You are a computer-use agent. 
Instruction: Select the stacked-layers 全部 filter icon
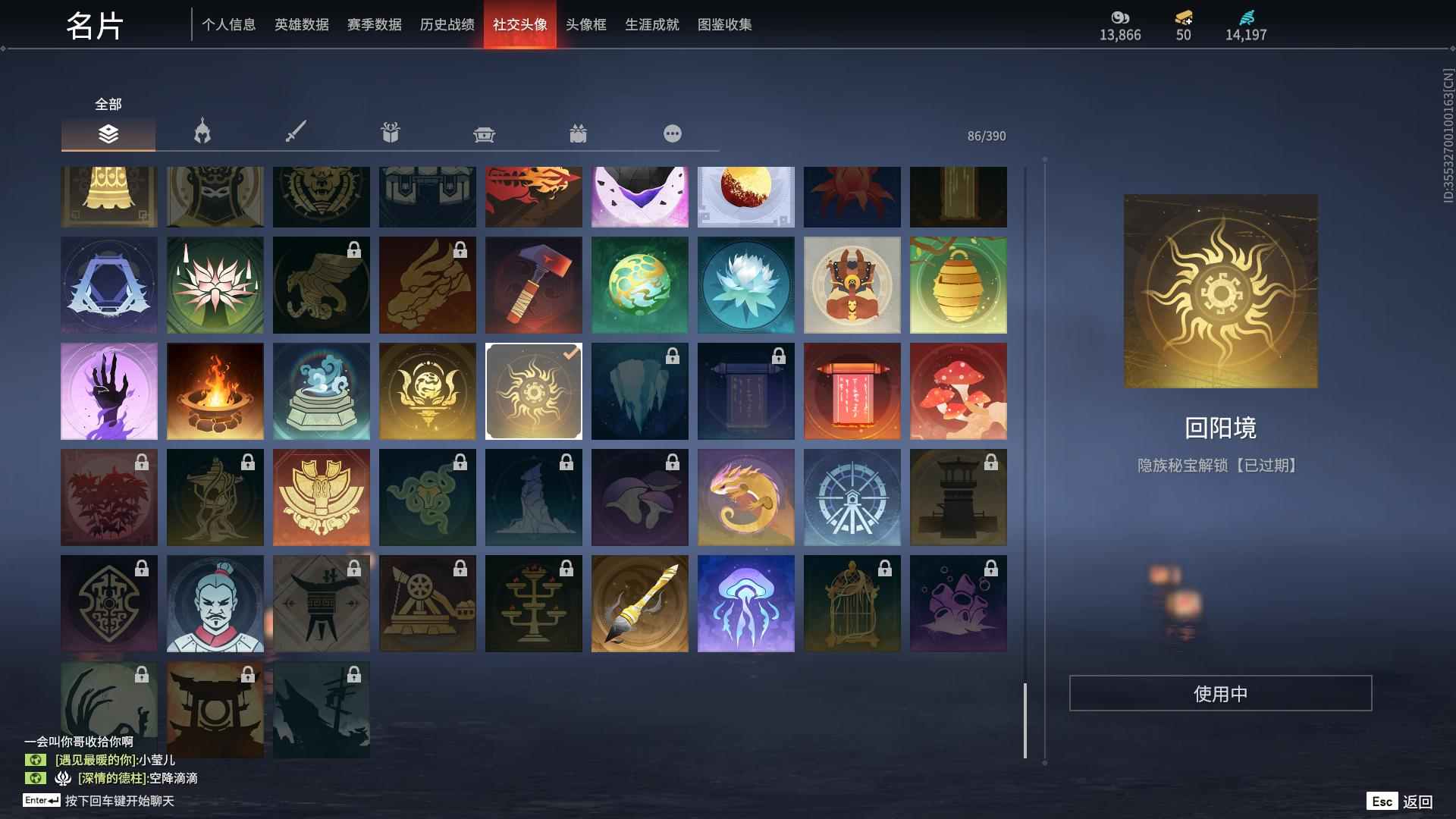(x=108, y=134)
